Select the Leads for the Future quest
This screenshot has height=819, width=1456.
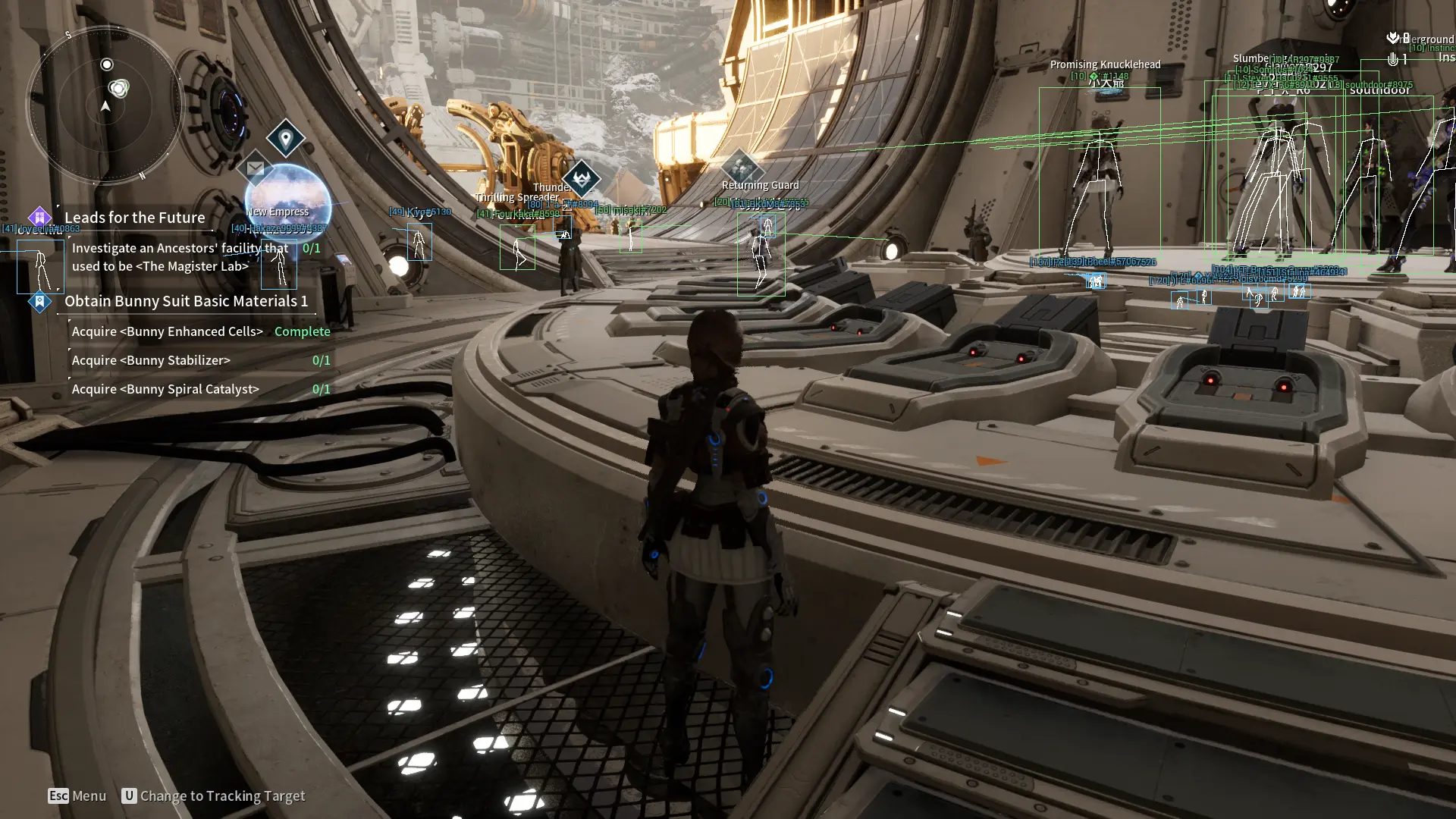[134, 218]
